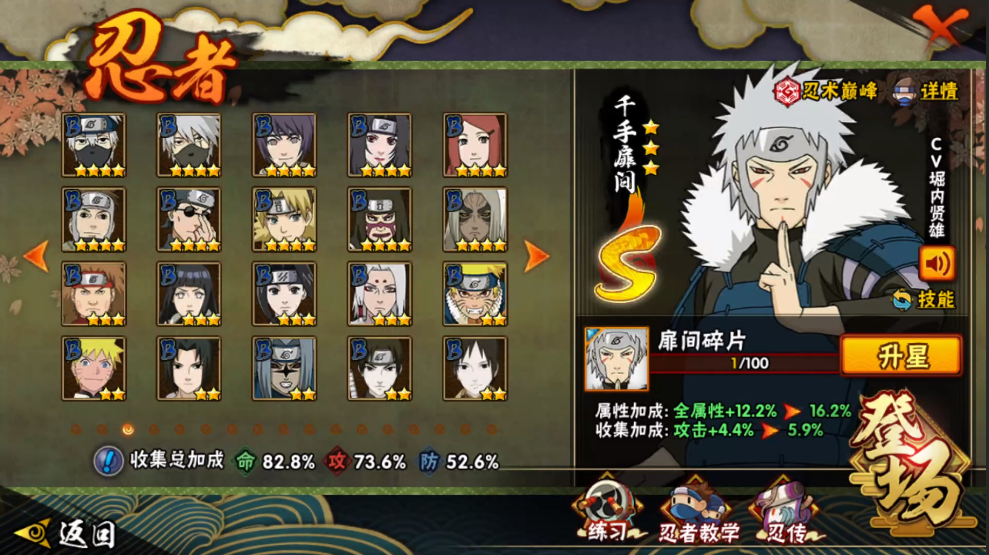This screenshot has height=555, width=989.
Task: Select the Killer Bee portrait with sunglasses
Action: pyautogui.click(x=476, y=218)
